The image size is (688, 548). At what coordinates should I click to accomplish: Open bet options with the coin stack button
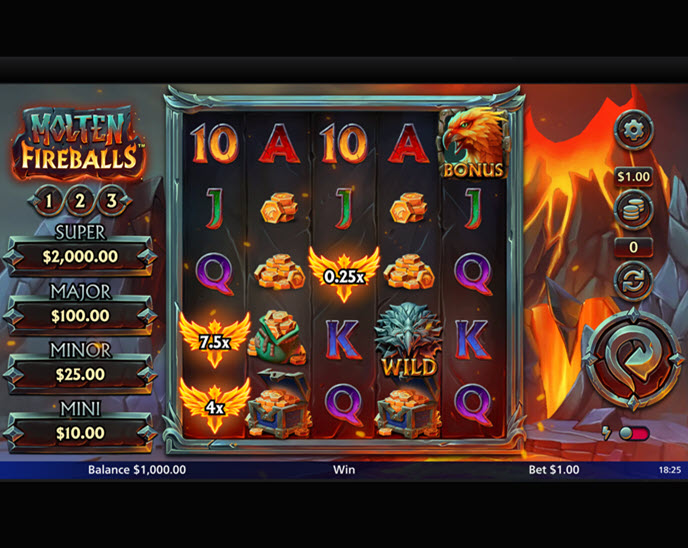(x=633, y=210)
